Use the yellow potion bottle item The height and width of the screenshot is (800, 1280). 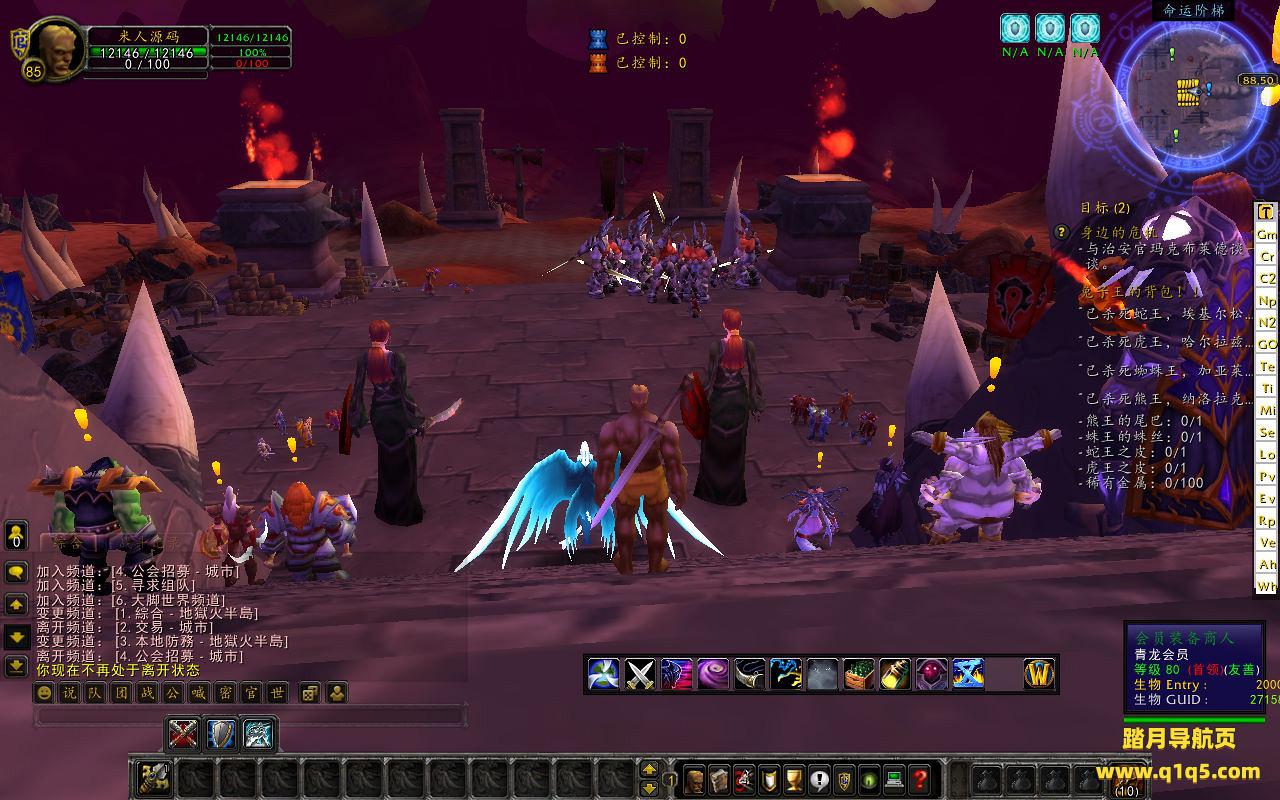point(895,675)
